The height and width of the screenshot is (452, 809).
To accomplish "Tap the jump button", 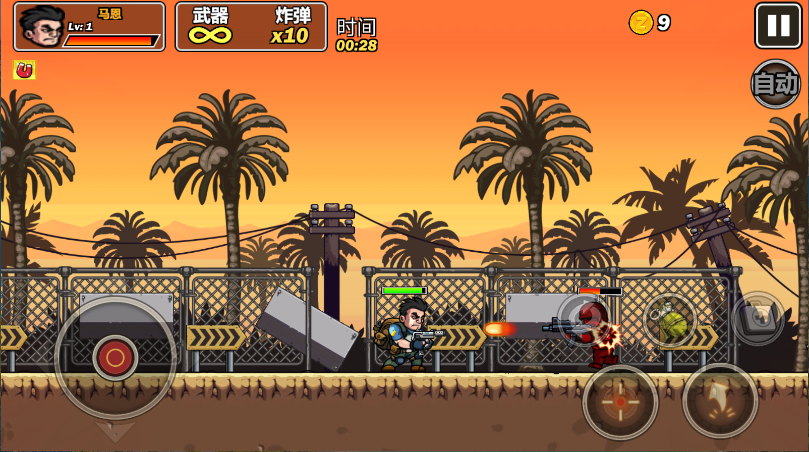I will (720, 400).
